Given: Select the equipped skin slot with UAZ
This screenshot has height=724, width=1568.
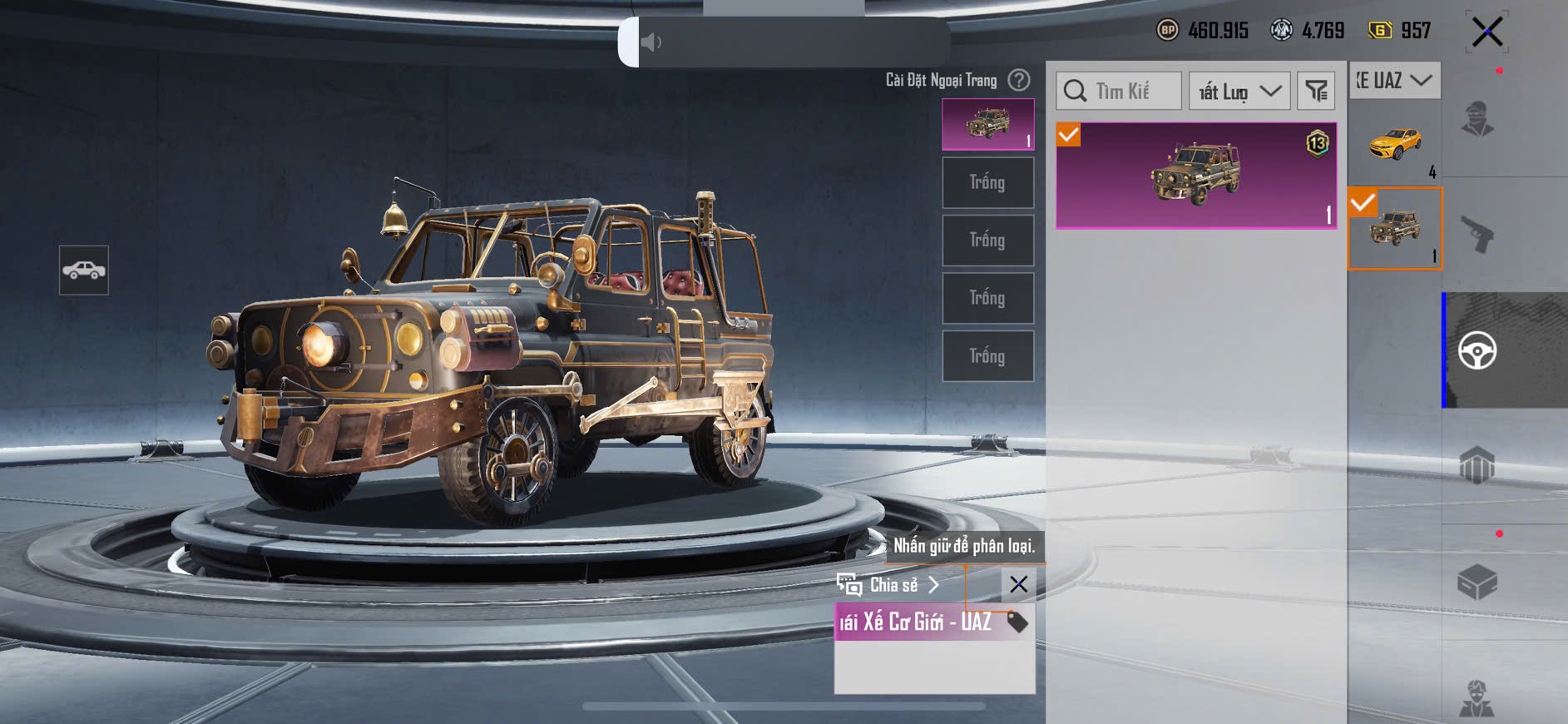Looking at the screenshot, I should click(x=987, y=124).
